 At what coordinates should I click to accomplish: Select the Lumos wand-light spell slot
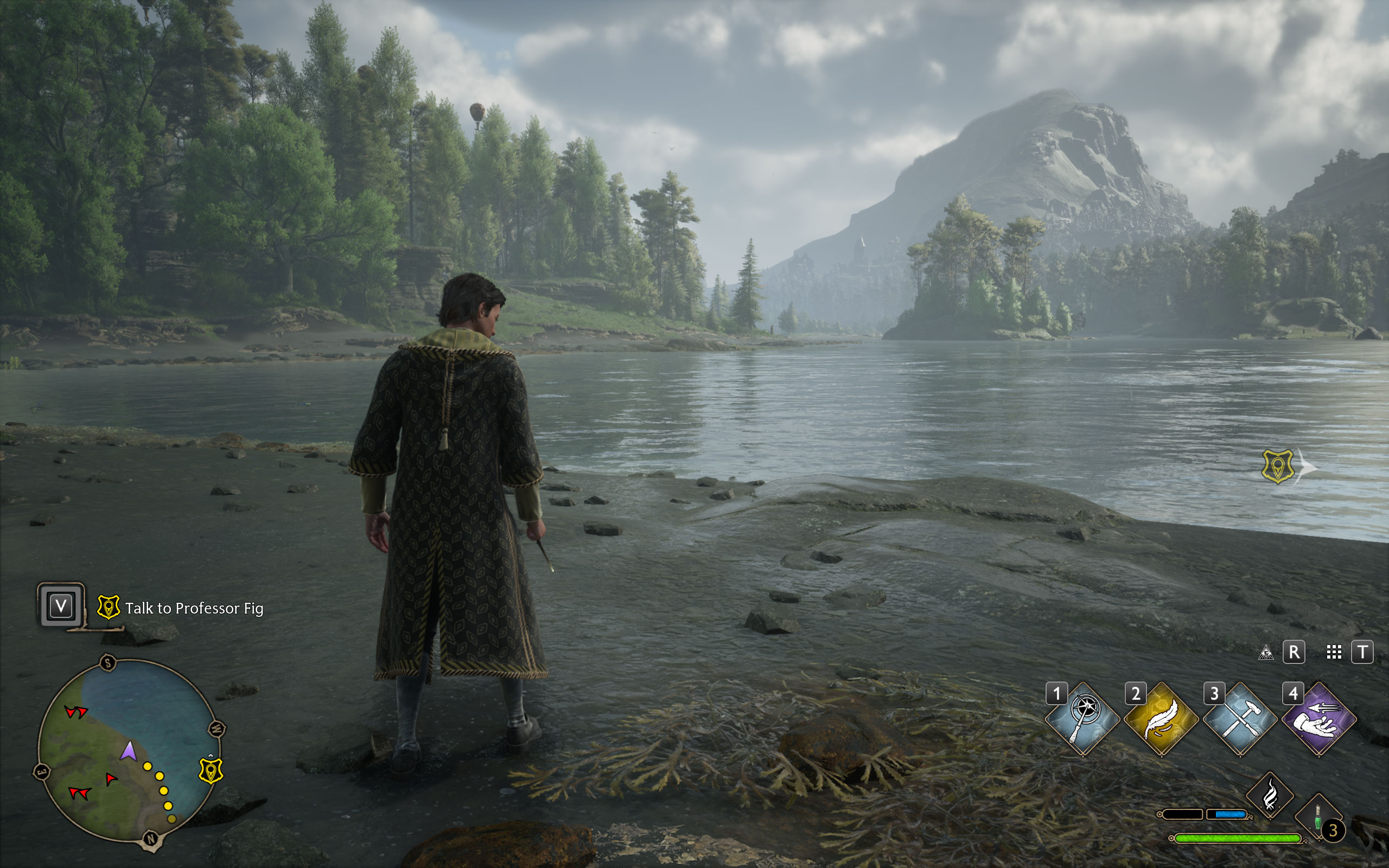[1082, 719]
